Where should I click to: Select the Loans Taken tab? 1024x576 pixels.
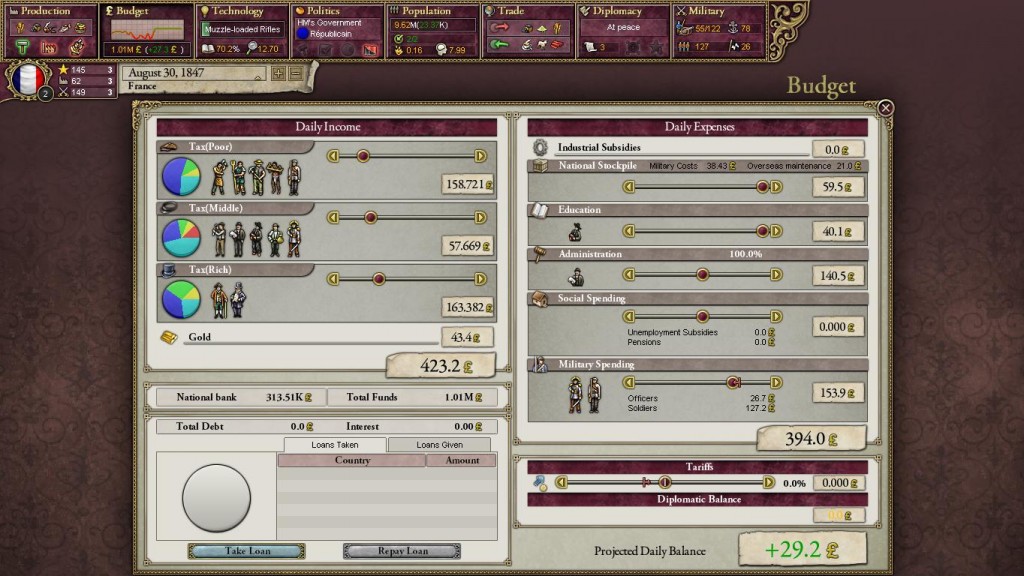(x=334, y=444)
